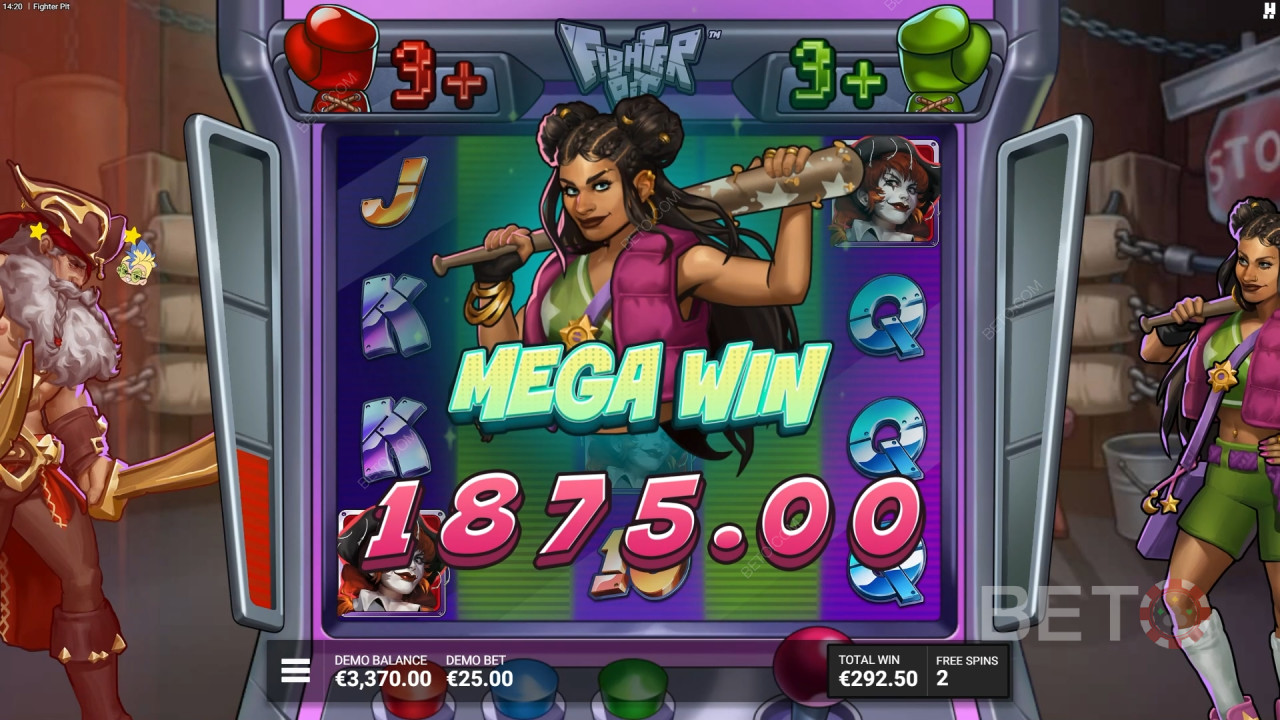Open the hamburger menu

294,671
